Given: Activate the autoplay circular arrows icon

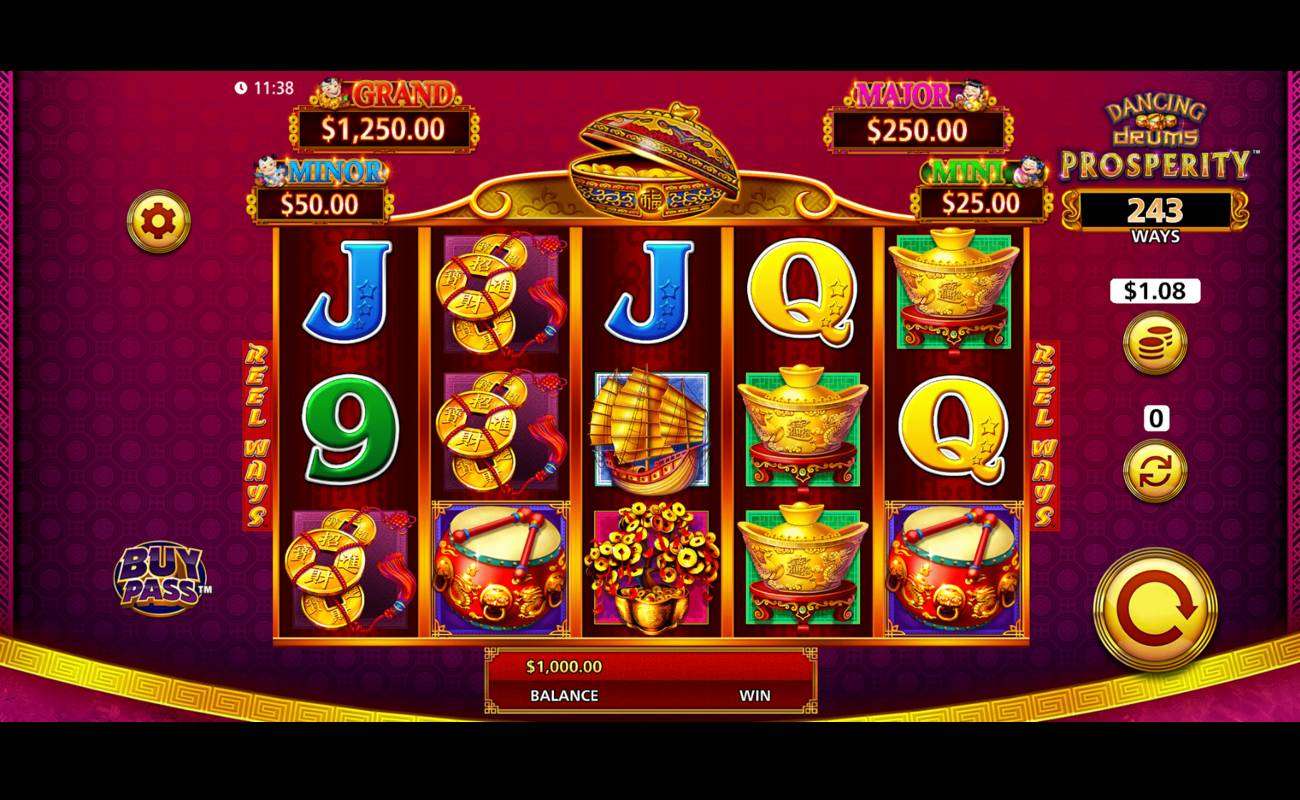Looking at the screenshot, I should pos(1154,472).
